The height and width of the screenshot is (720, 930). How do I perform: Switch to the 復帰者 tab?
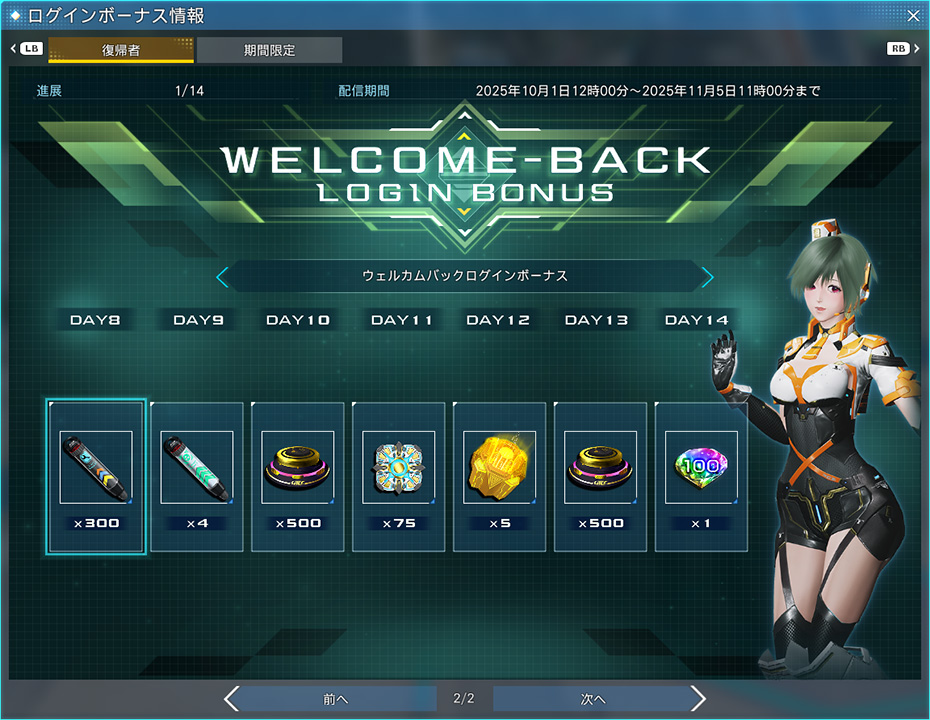121,50
